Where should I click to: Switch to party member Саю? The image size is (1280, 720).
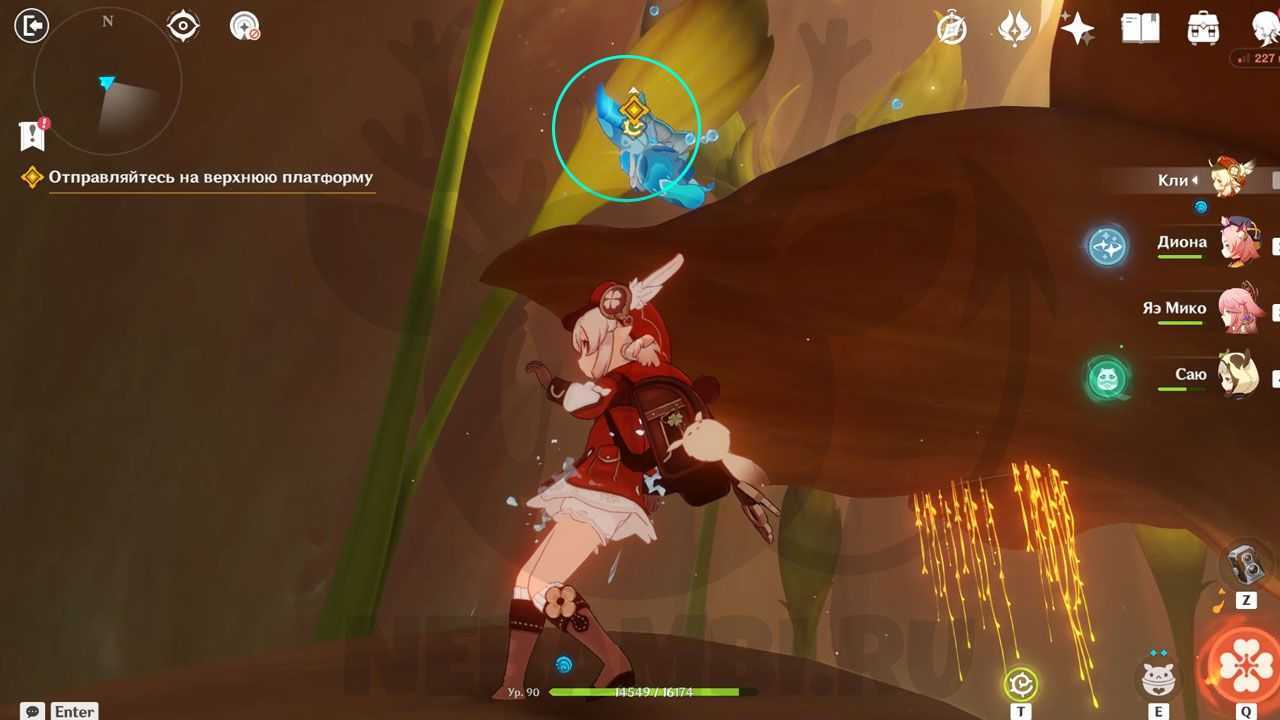click(1239, 376)
